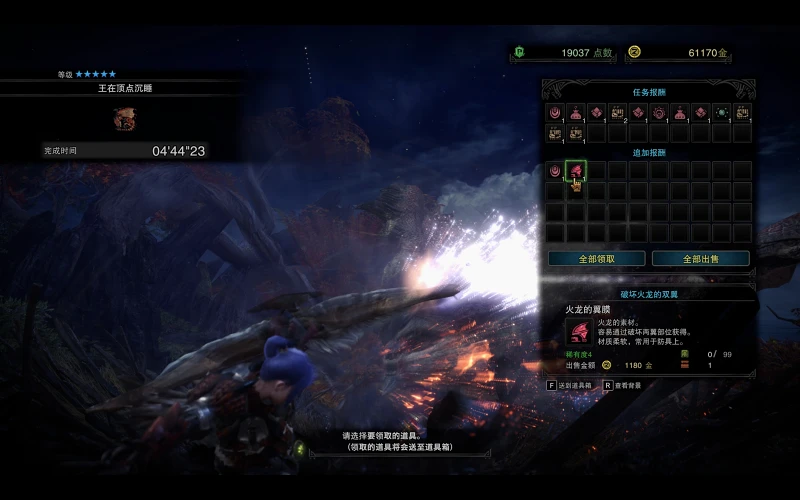Screen dimensions: 800x500
Task: Select the item left of the highlighted wing membrane
Action: click(x=554, y=171)
